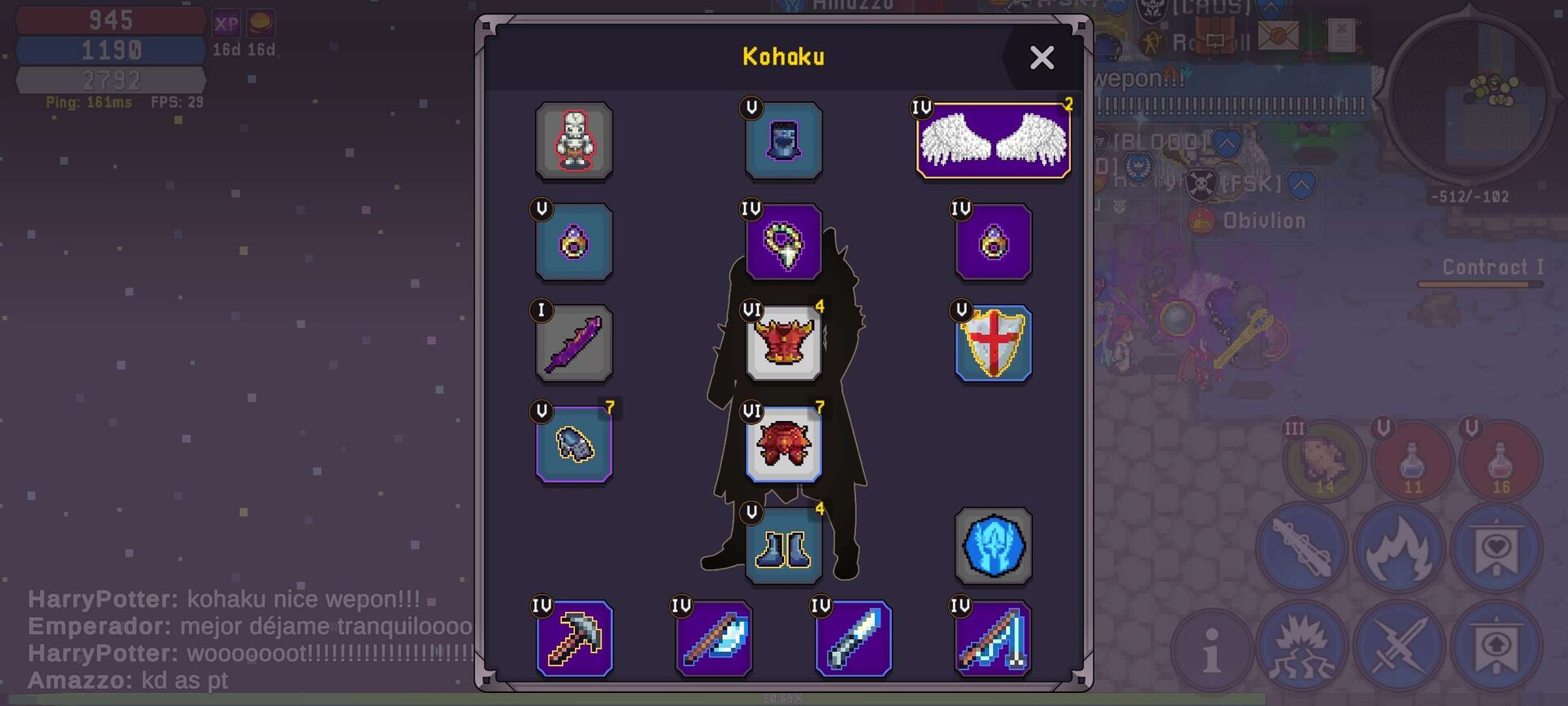Activate the flame skill button
1568x706 pixels.
pos(1398,547)
